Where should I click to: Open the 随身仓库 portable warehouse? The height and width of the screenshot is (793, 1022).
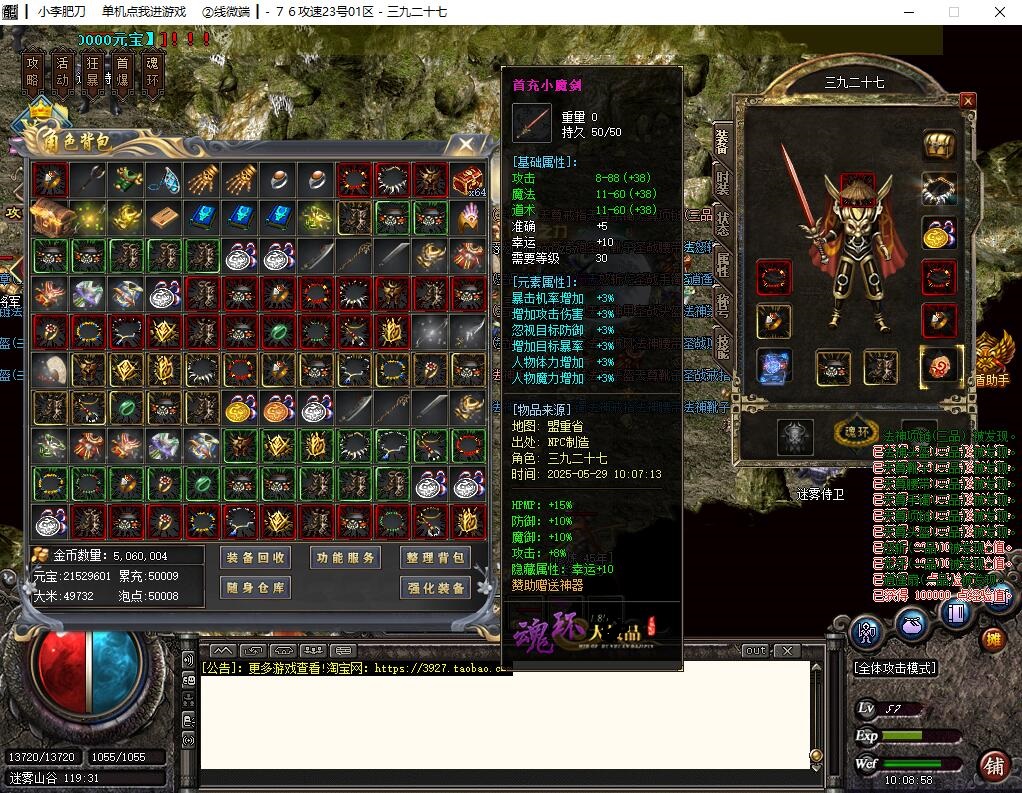[x=255, y=588]
